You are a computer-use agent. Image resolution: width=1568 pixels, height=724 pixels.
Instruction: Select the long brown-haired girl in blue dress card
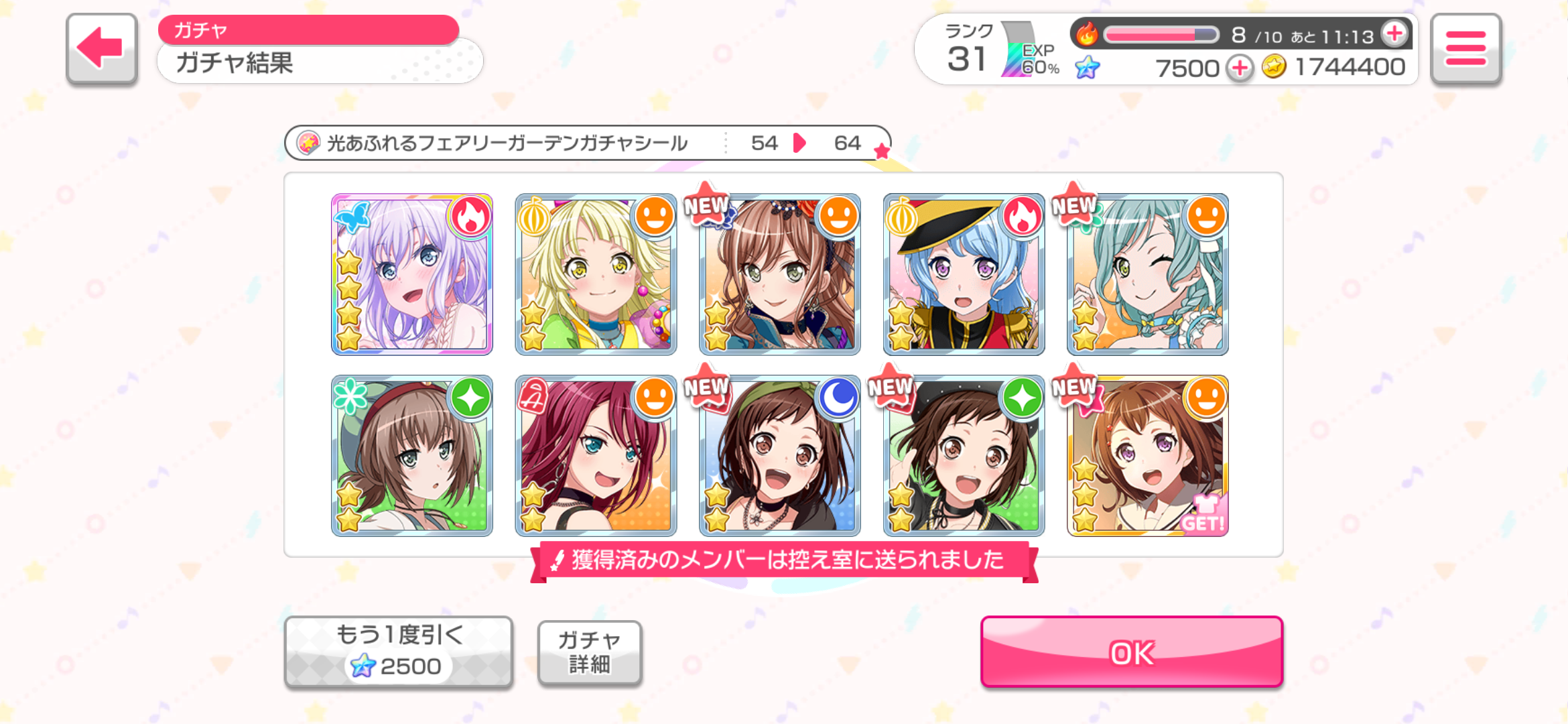coord(779,274)
